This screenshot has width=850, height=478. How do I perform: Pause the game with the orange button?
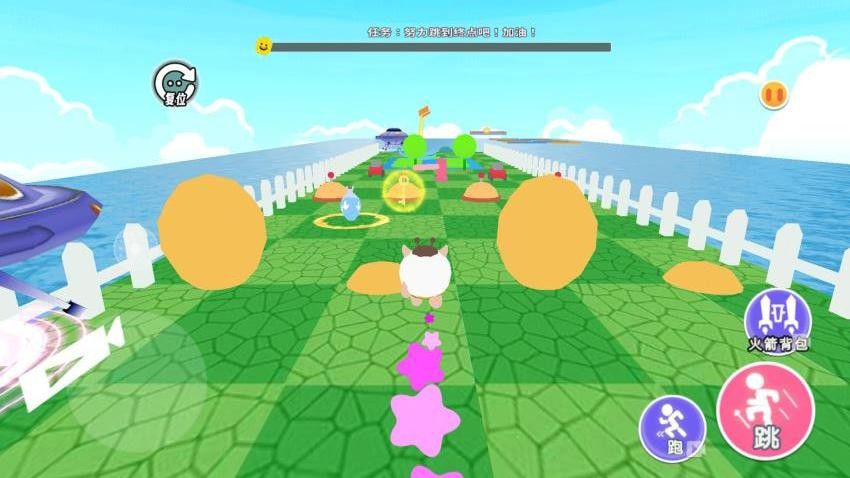[x=773, y=95]
